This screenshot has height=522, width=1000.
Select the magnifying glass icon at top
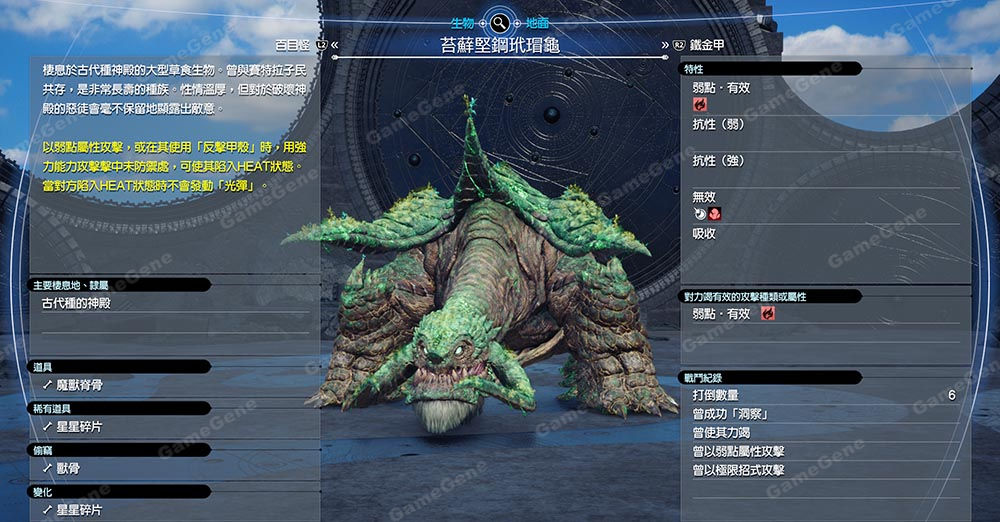(500, 22)
